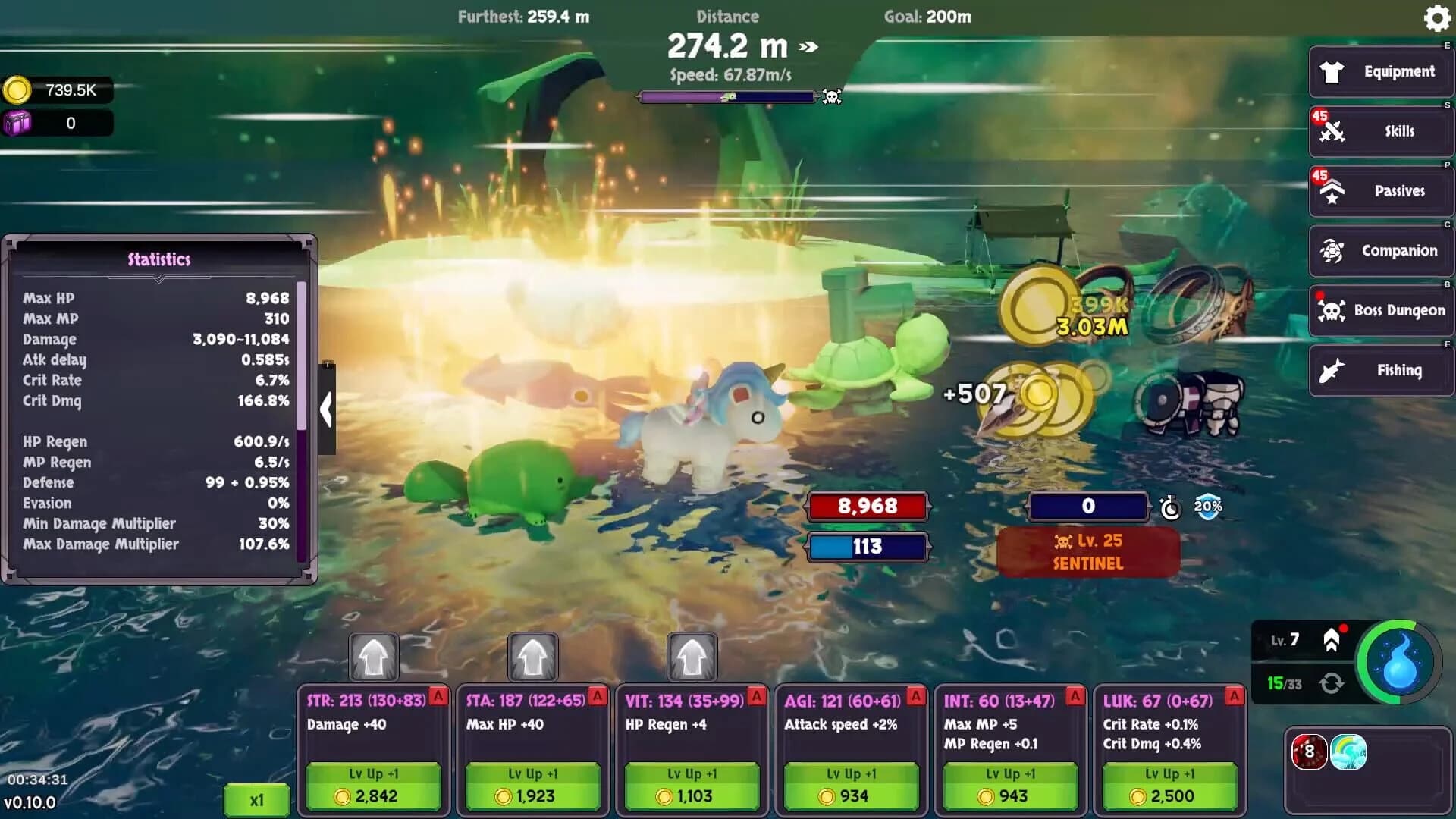This screenshot has width=1456, height=819.
Task: Collapse the Statistics panel side arrow
Action: (328, 409)
